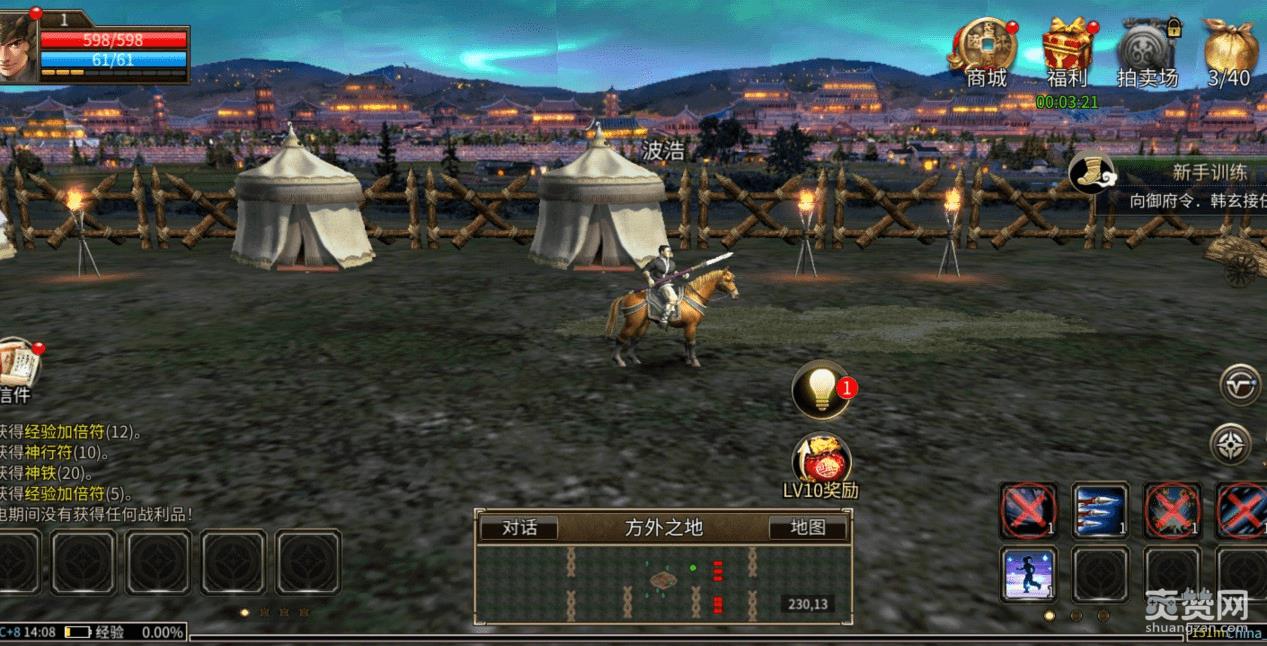Activate the triple spear thrust skill
The width and height of the screenshot is (1267, 646).
1100,510
